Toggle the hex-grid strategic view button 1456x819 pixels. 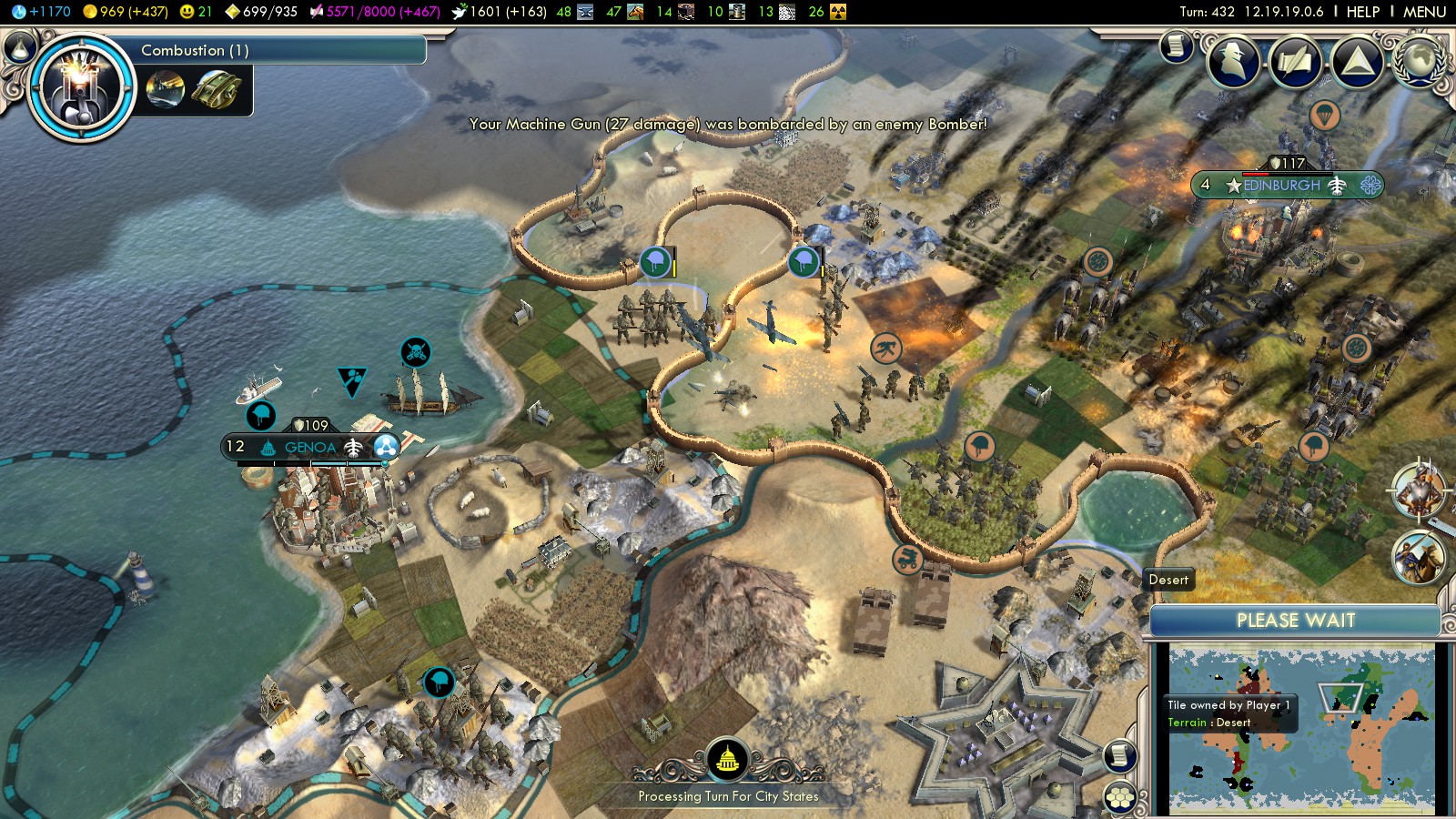click(1120, 798)
